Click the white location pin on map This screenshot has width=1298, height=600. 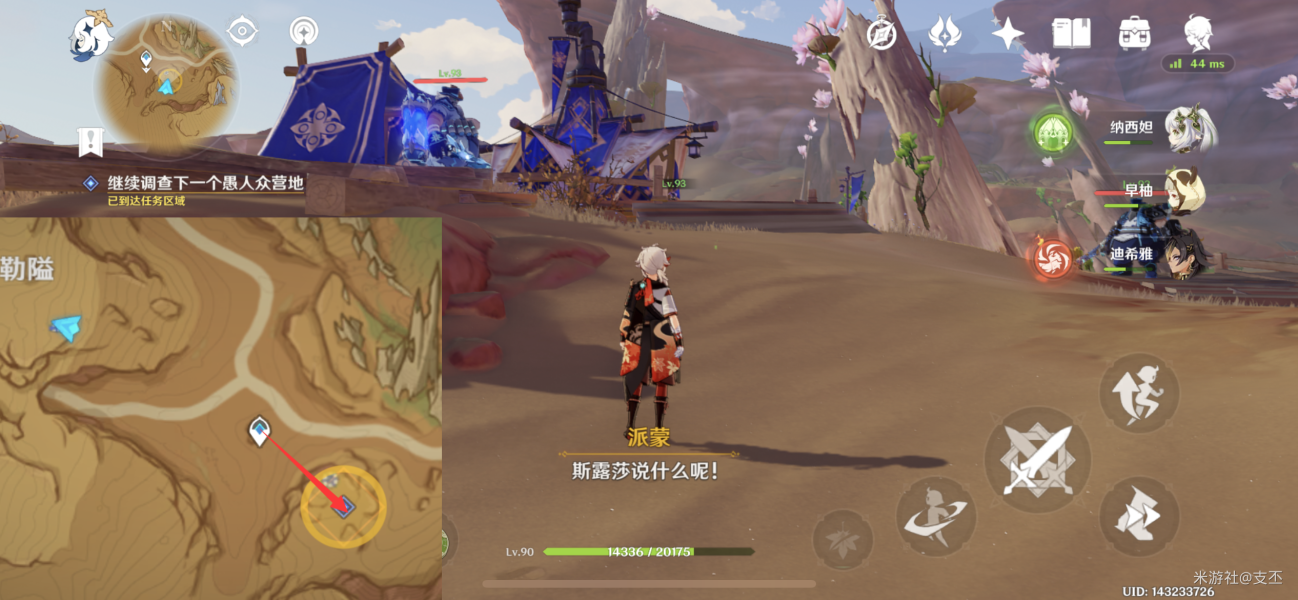(x=259, y=431)
